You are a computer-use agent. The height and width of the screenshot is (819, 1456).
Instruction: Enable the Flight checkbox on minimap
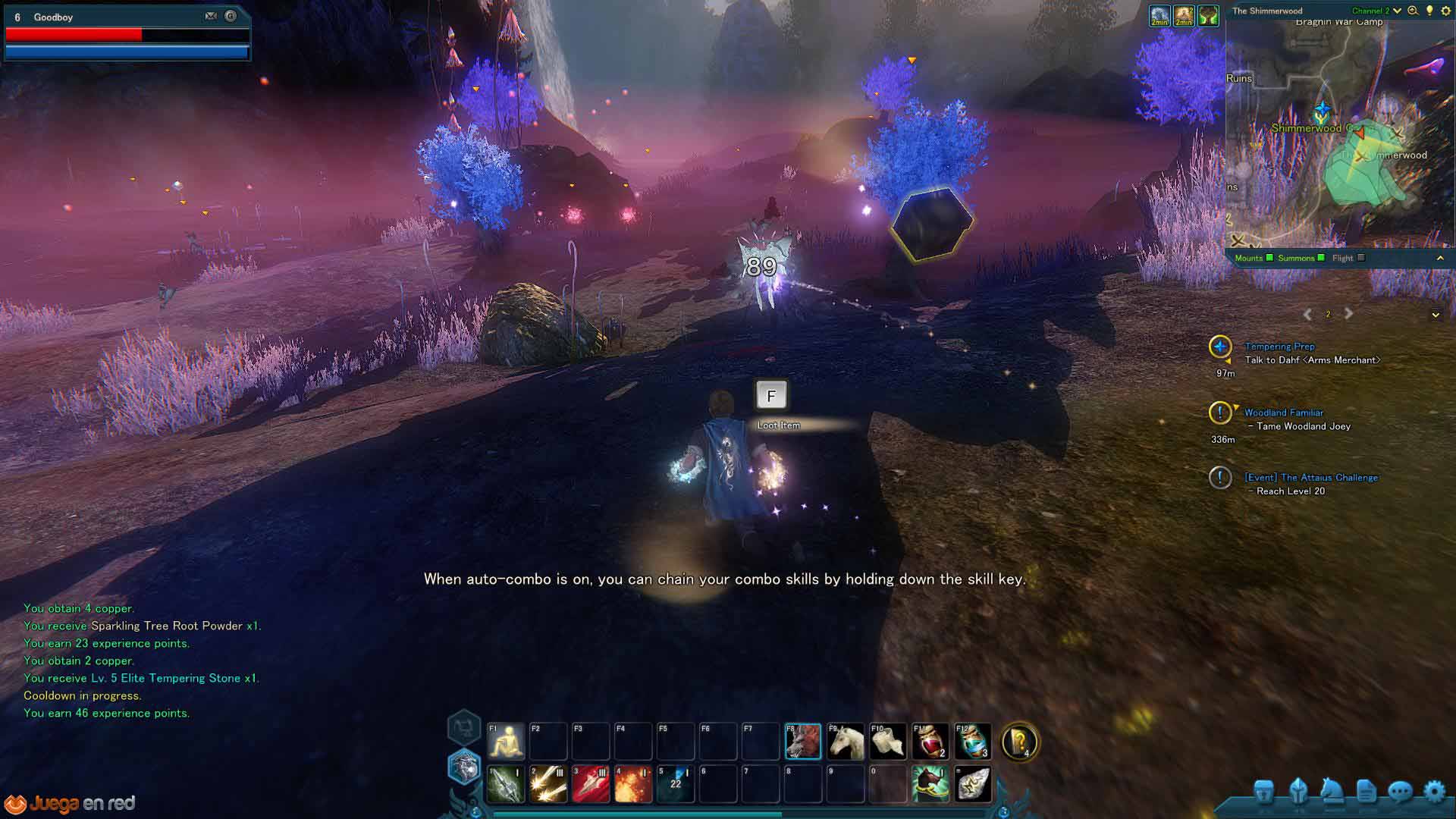click(1361, 258)
